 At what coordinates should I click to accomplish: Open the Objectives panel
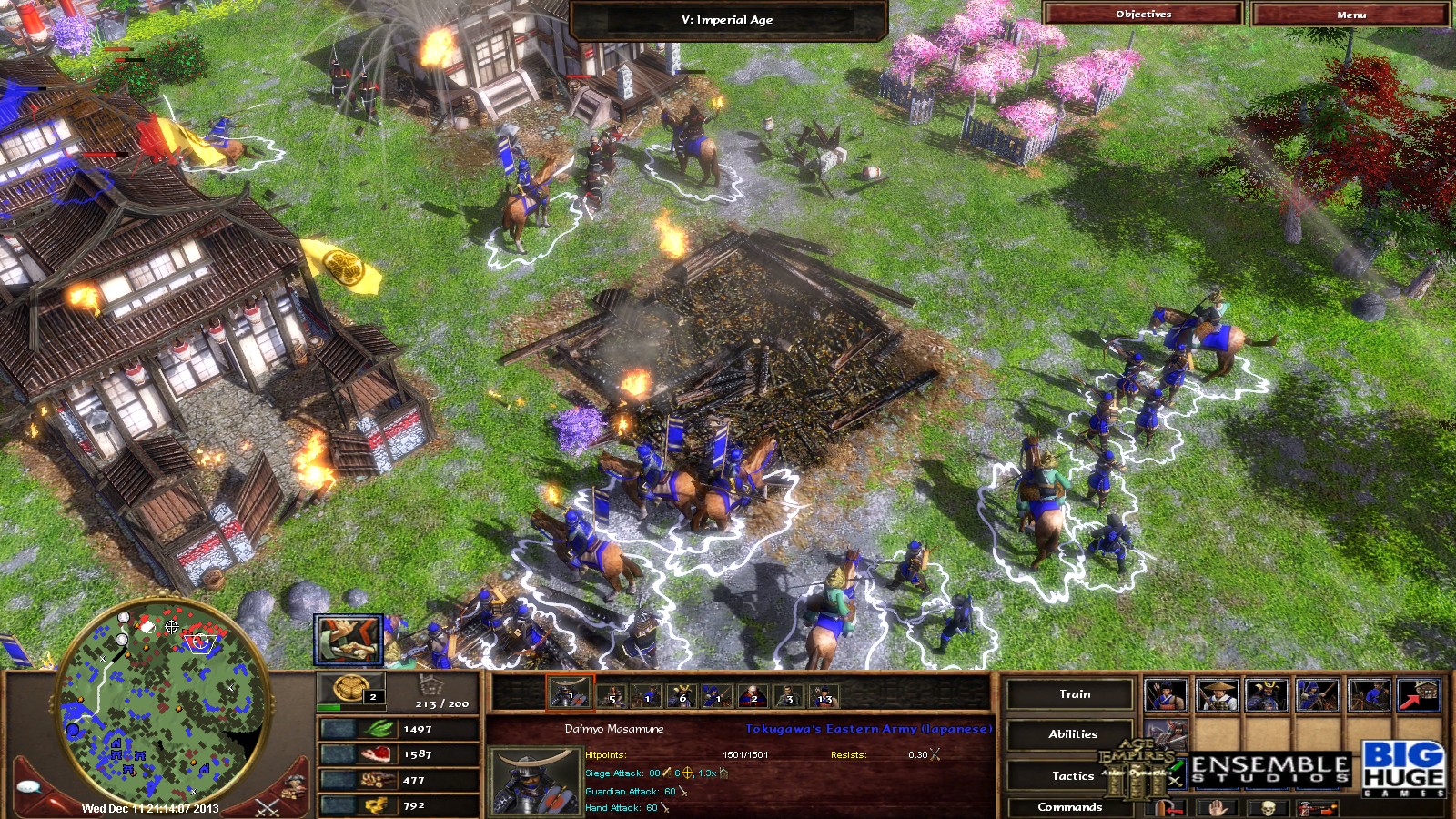(x=1143, y=14)
